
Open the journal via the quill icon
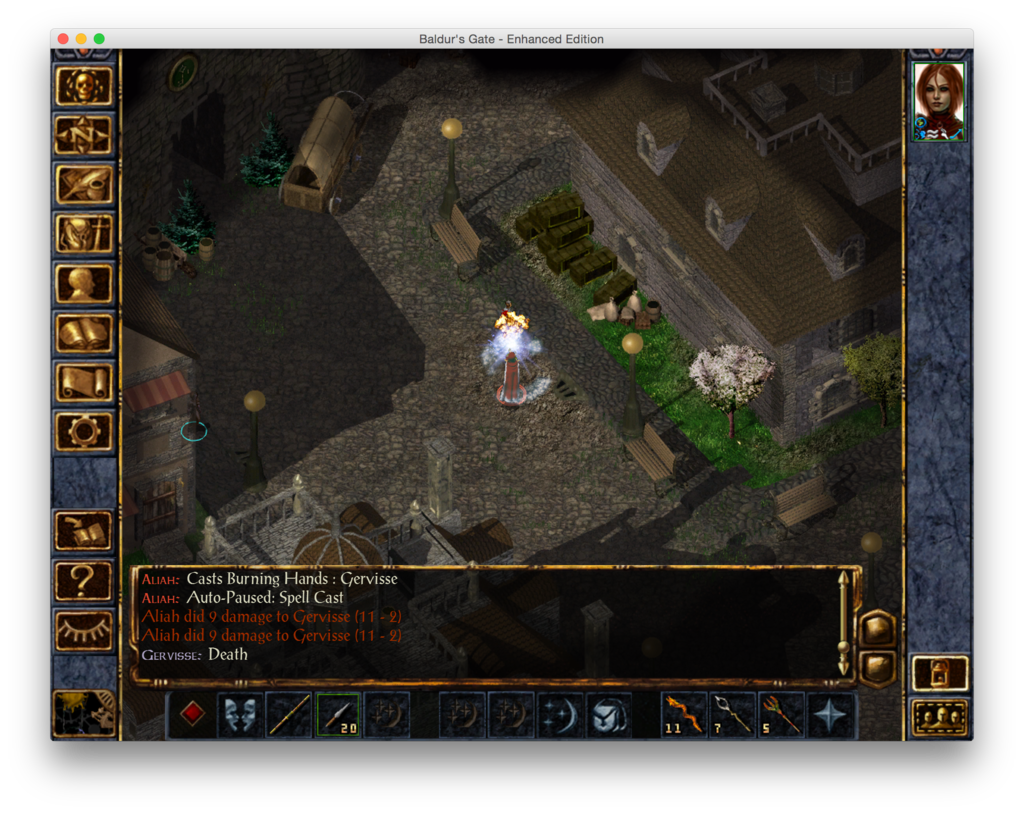(x=84, y=184)
